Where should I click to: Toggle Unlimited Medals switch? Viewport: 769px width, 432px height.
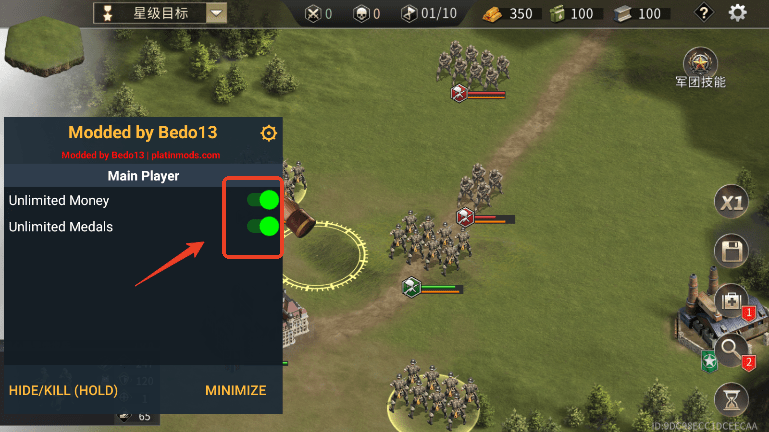point(263,226)
